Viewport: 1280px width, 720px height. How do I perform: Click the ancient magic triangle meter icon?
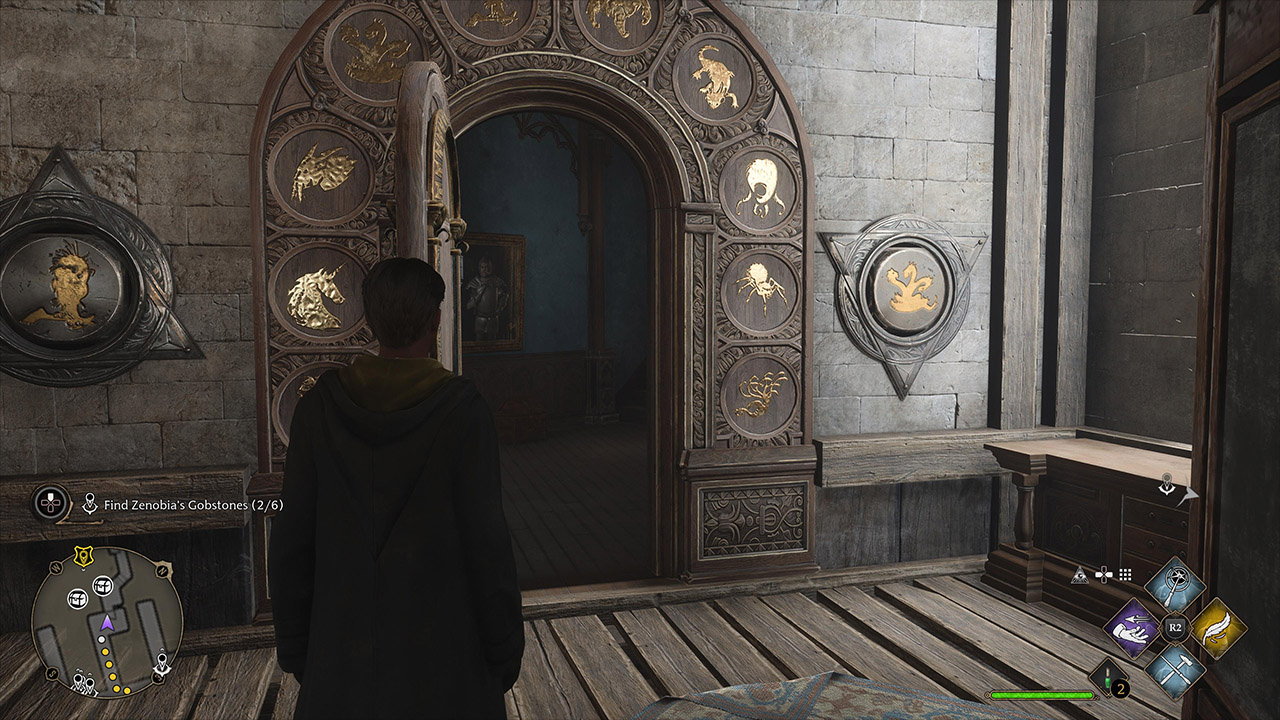[x=1081, y=575]
